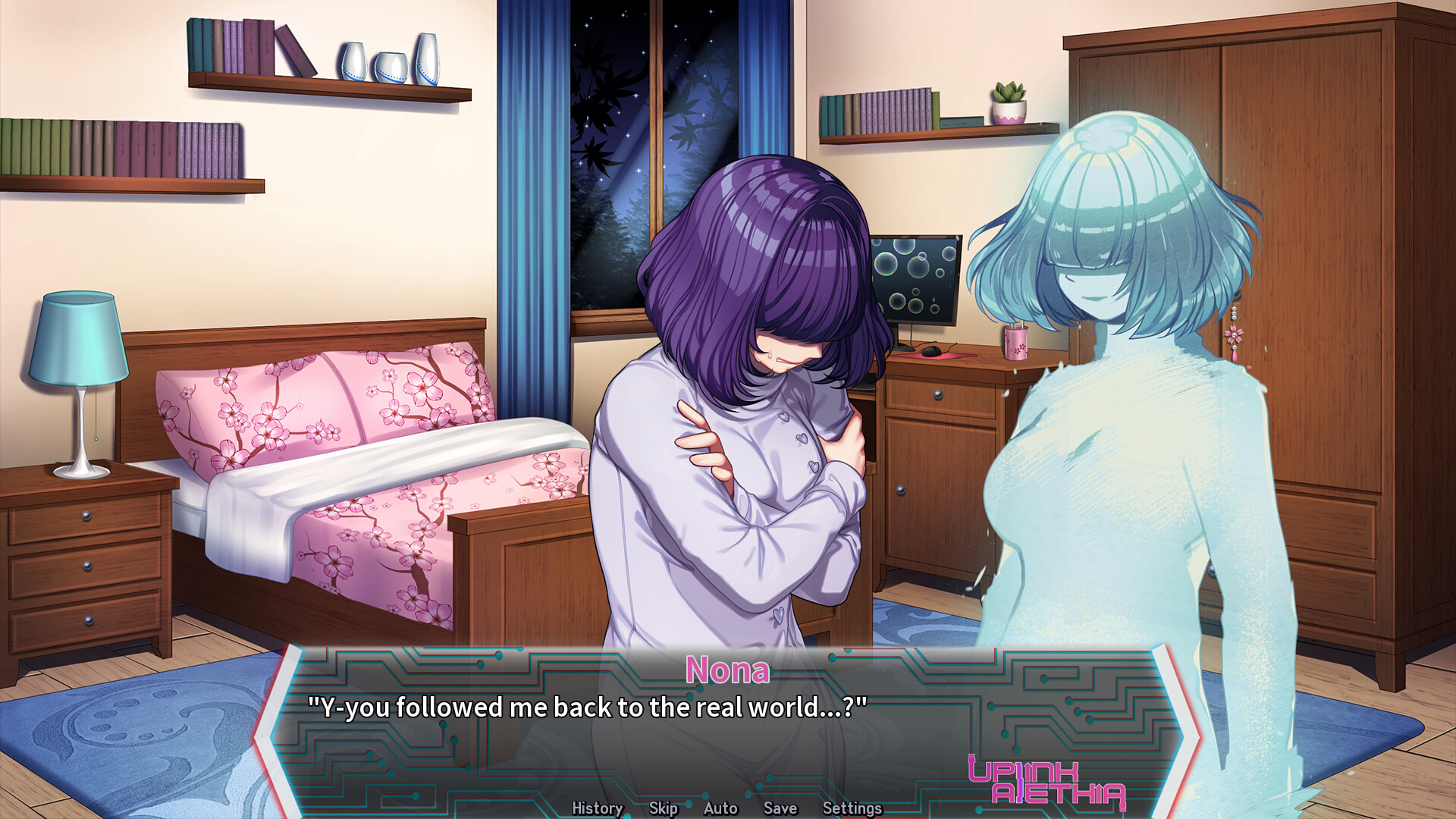Save the current game progress
The height and width of the screenshot is (819, 1456).
coord(780,808)
